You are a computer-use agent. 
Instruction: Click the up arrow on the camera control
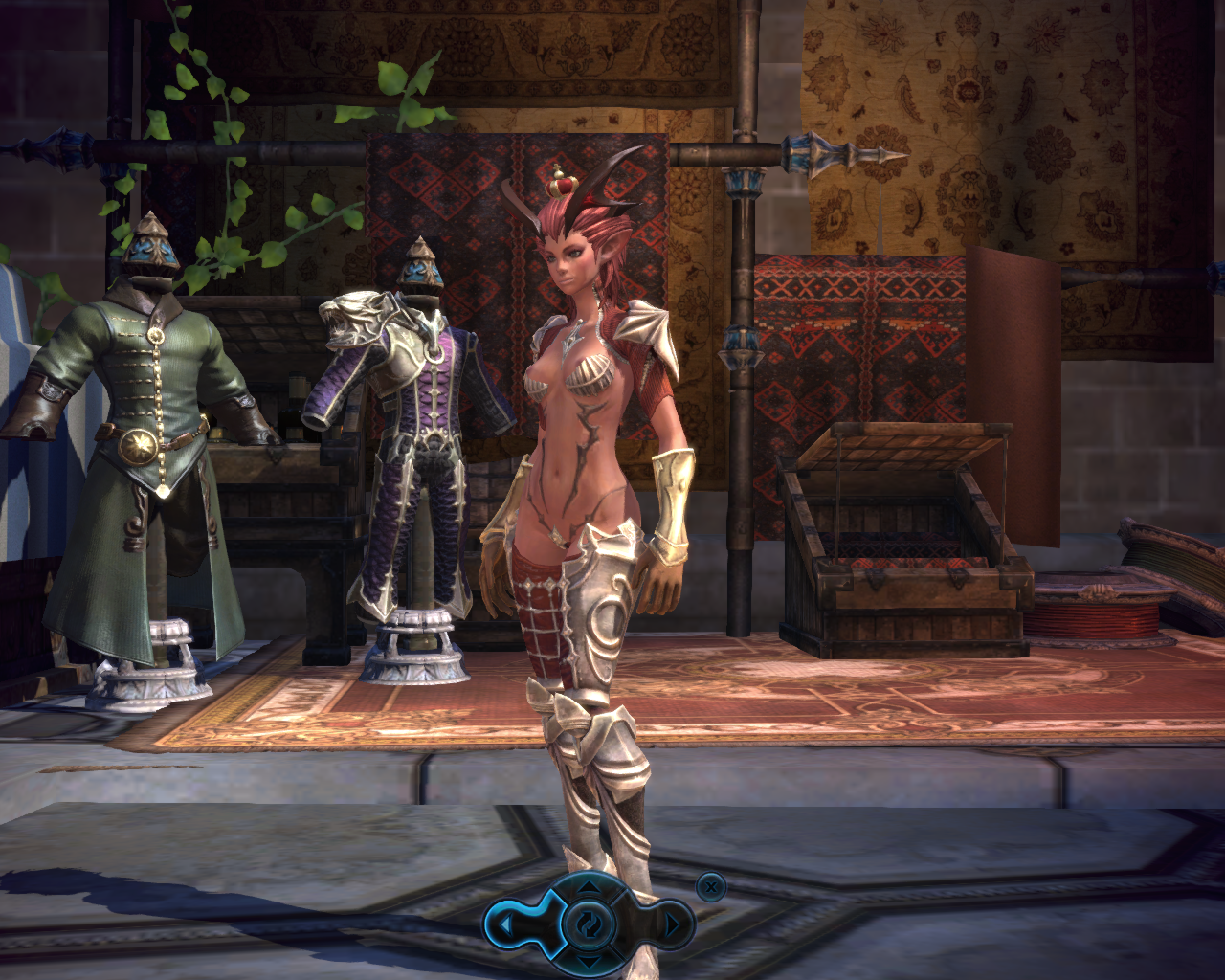pyautogui.click(x=588, y=889)
